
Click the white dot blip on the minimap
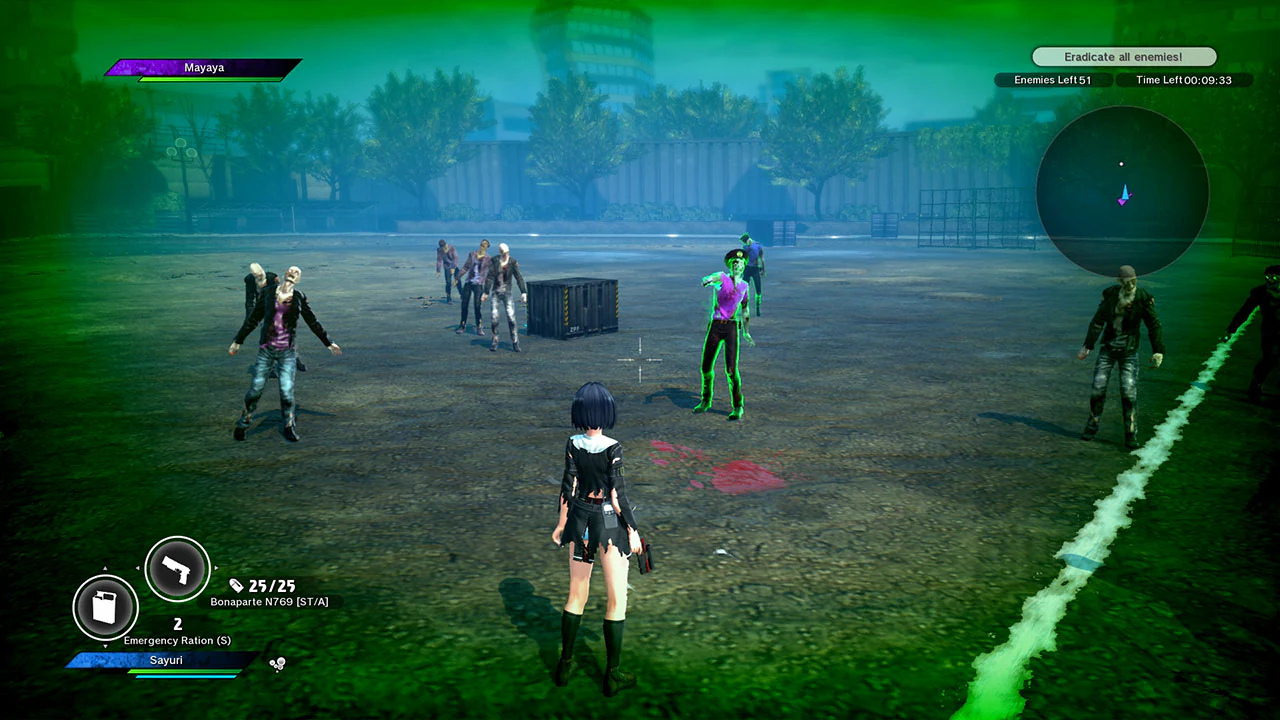point(1121,163)
